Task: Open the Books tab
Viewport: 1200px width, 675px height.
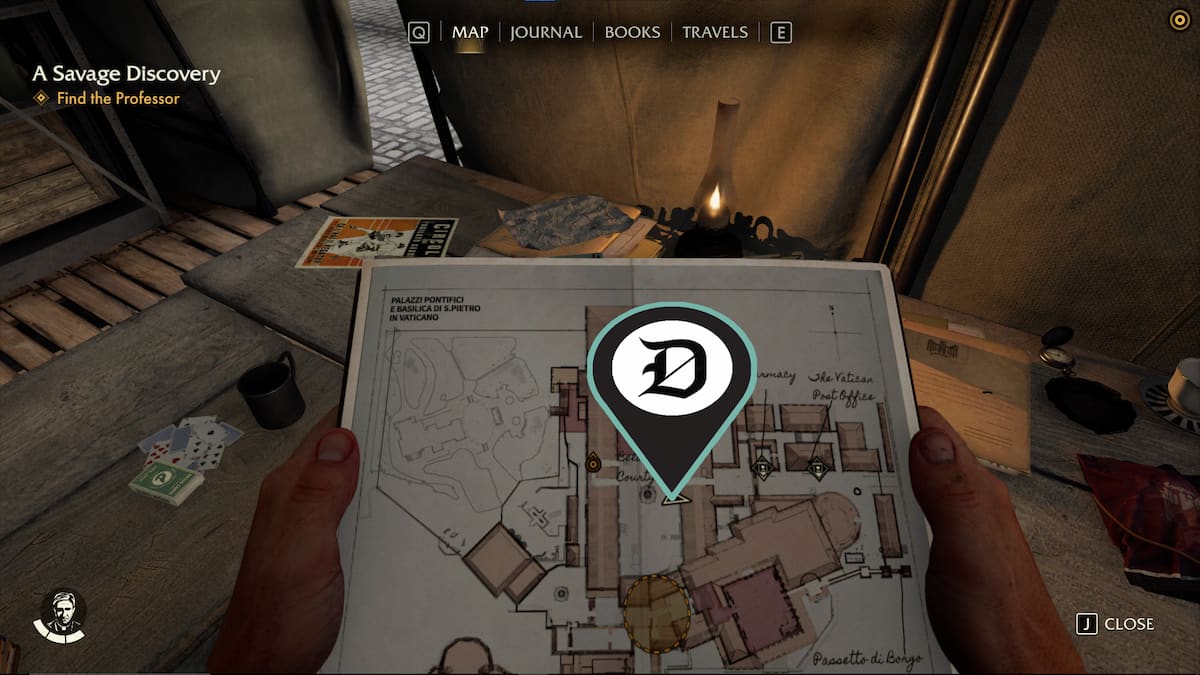Action: click(x=632, y=32)
